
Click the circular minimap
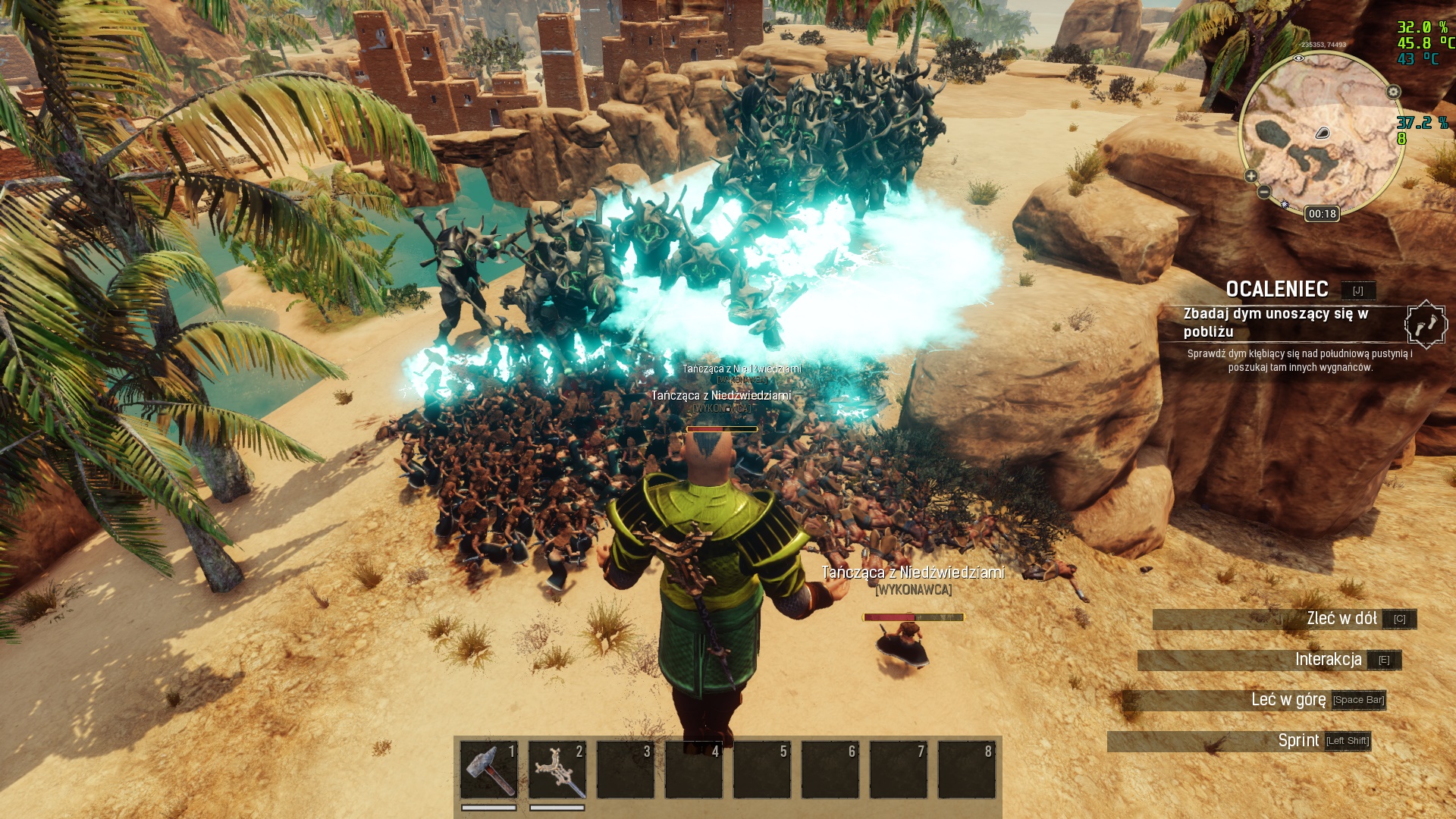click(x=1322, y=133)
